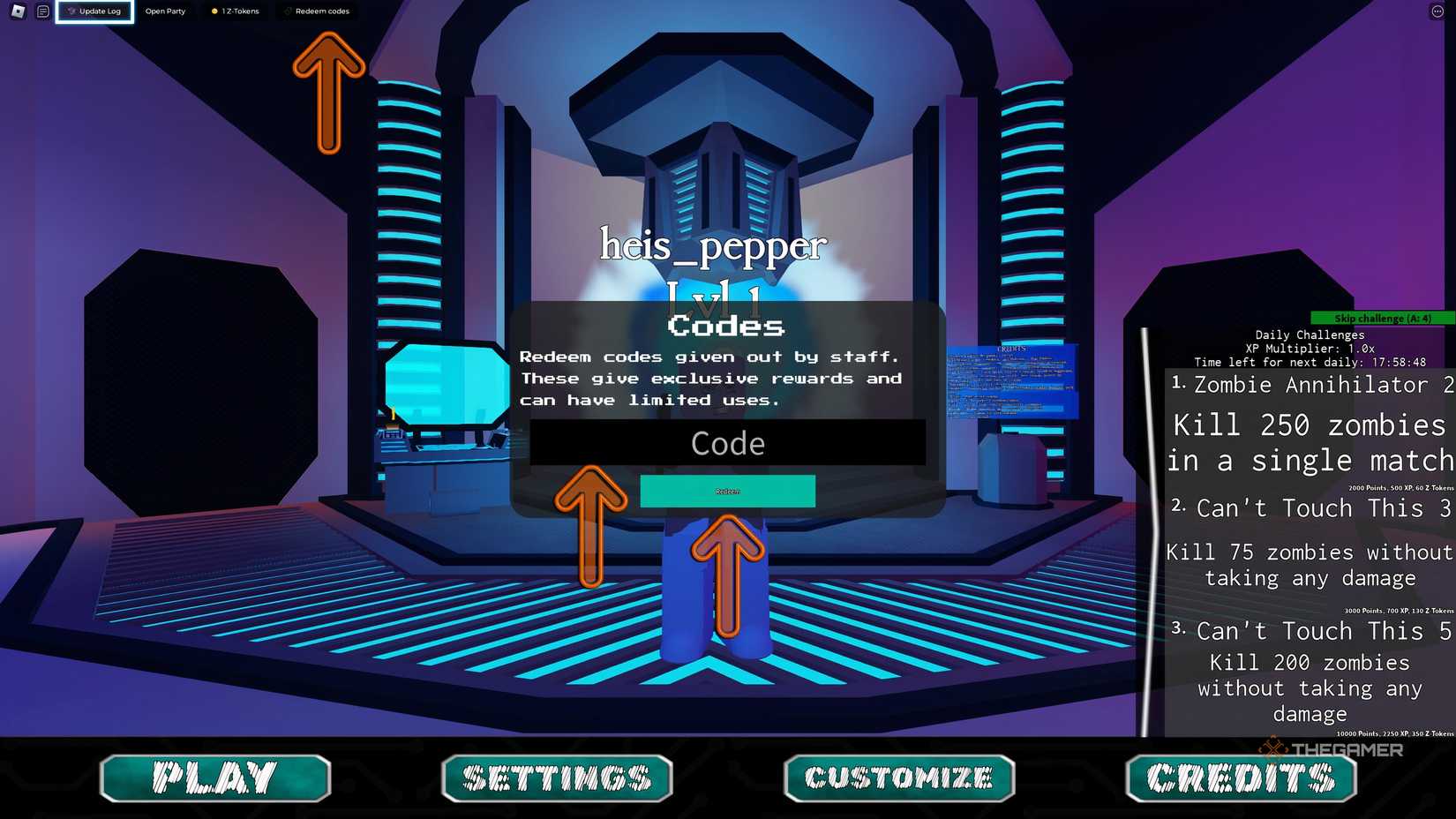Click Open Party
The height and width of the screenshot is (819, 1456).
pyautogui.click(x=165, y=11)
